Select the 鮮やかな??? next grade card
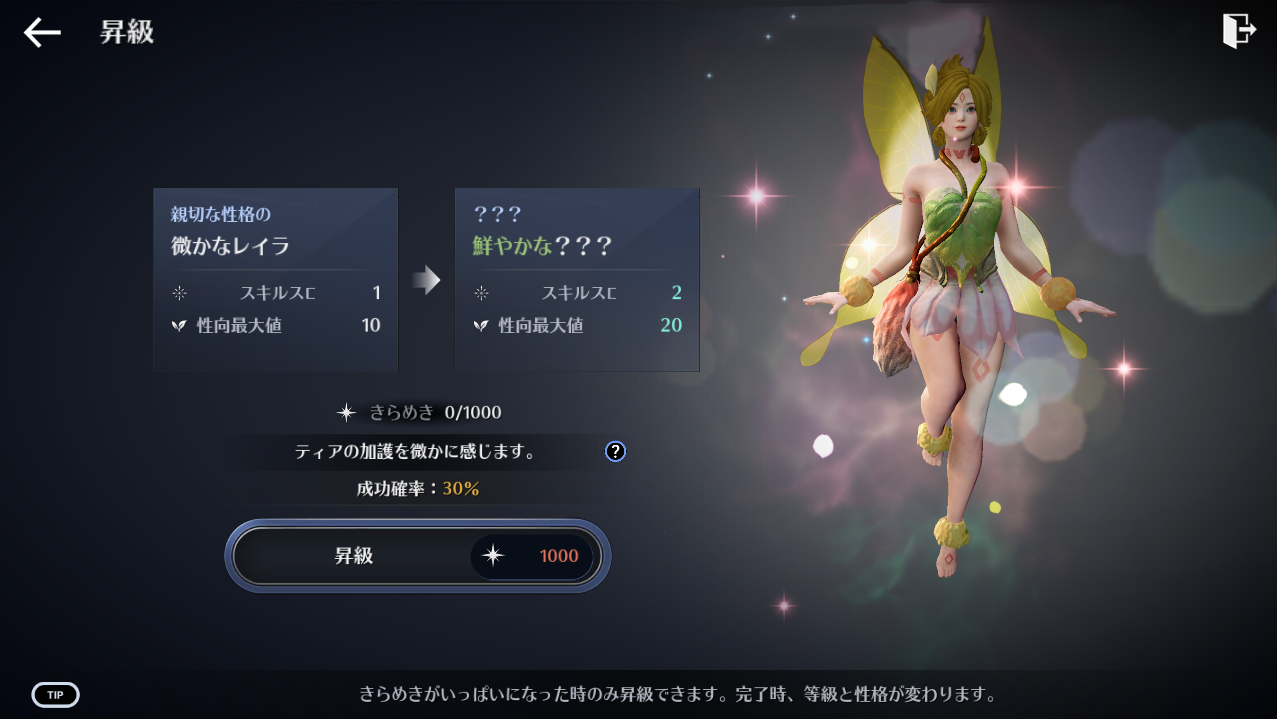This screenshot has height=719, width=1277. [577, 280]
